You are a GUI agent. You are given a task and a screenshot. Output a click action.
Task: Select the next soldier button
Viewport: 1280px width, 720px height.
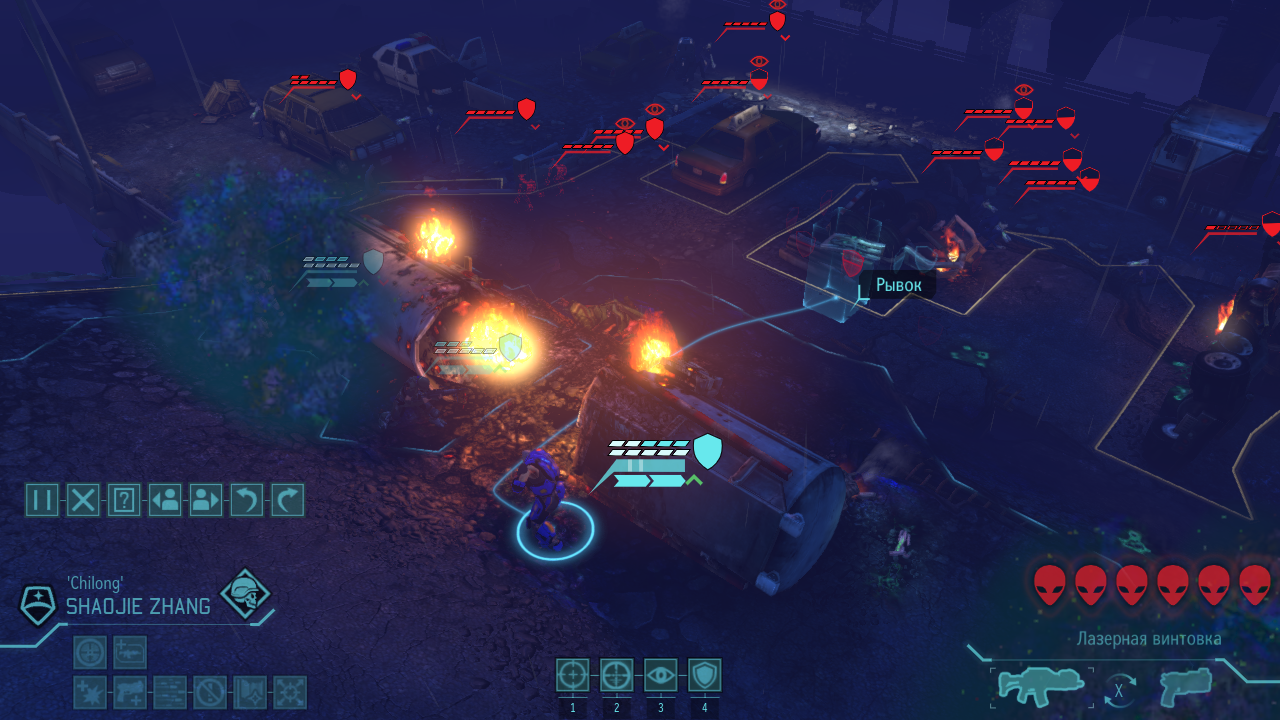click(206, 499)
